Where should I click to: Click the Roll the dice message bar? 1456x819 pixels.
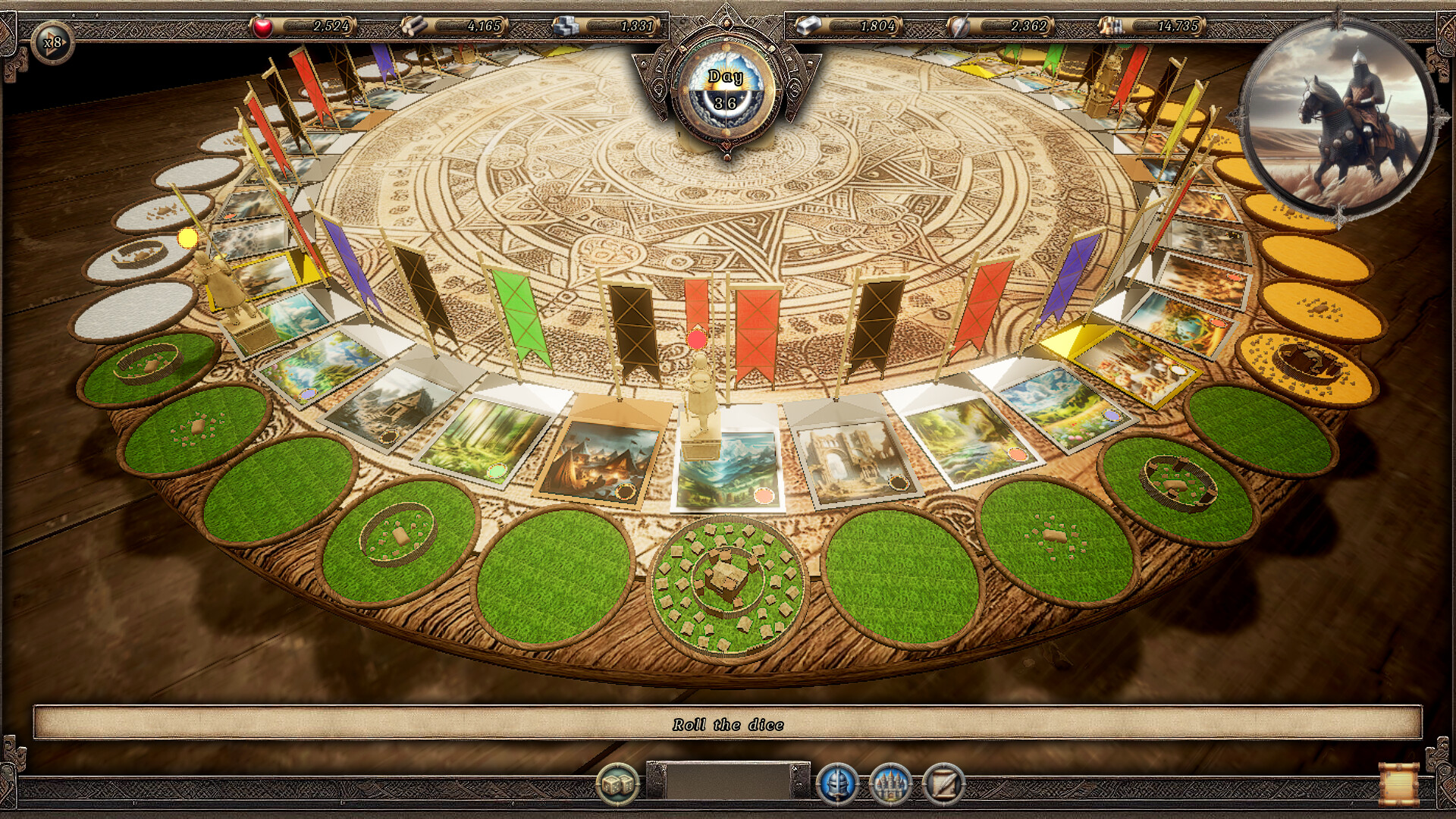click(x=728, y=725)
